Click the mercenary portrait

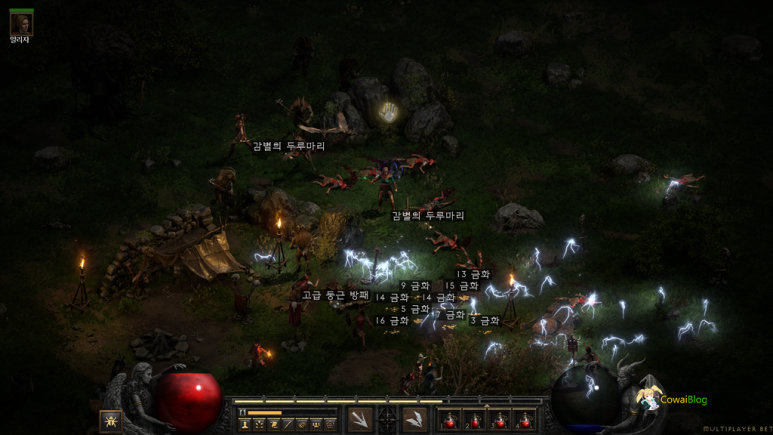[x=21, y=21]
